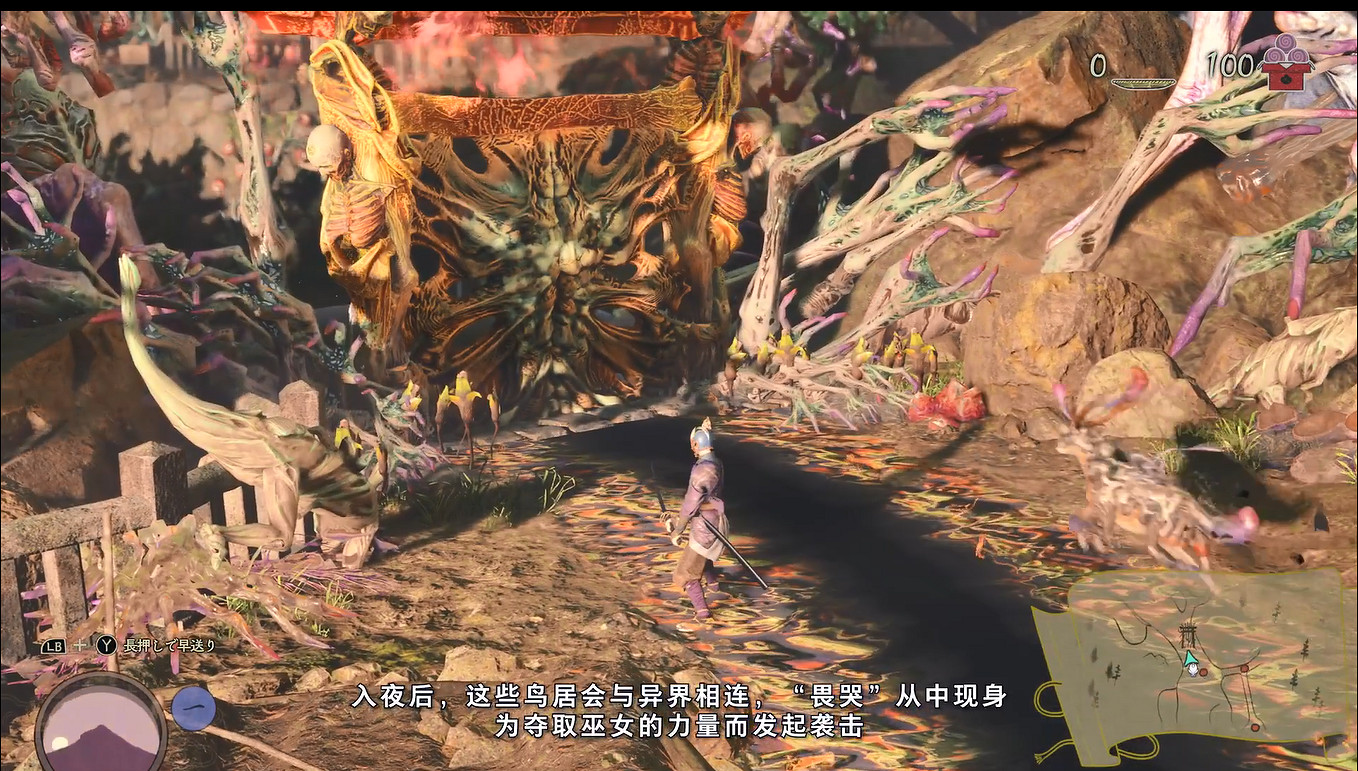Select the plate currency icon next to 0
The image size is (1358, 771).
1144,82
